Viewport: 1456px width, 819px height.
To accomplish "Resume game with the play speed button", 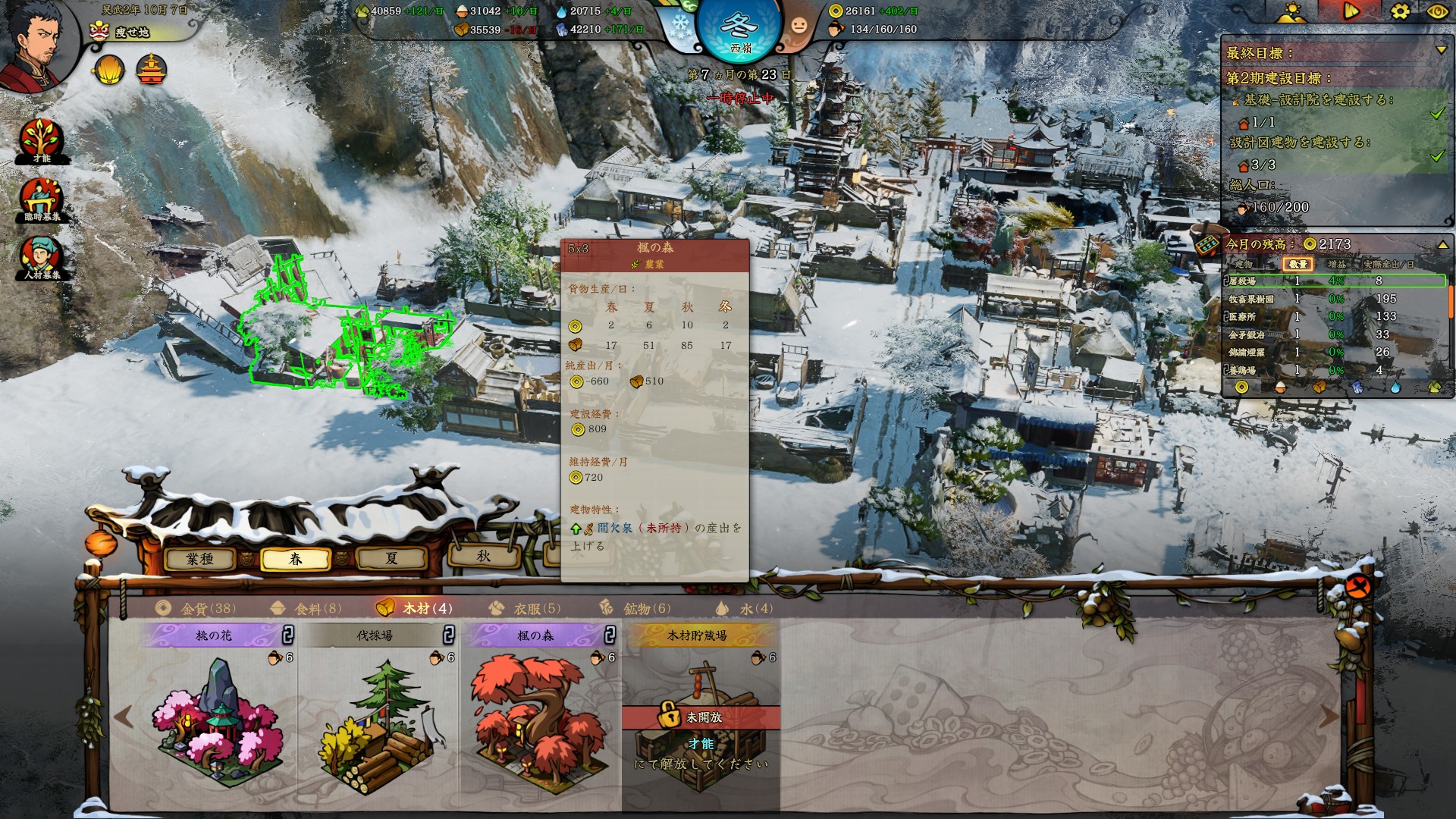I will coord(1351,11).
